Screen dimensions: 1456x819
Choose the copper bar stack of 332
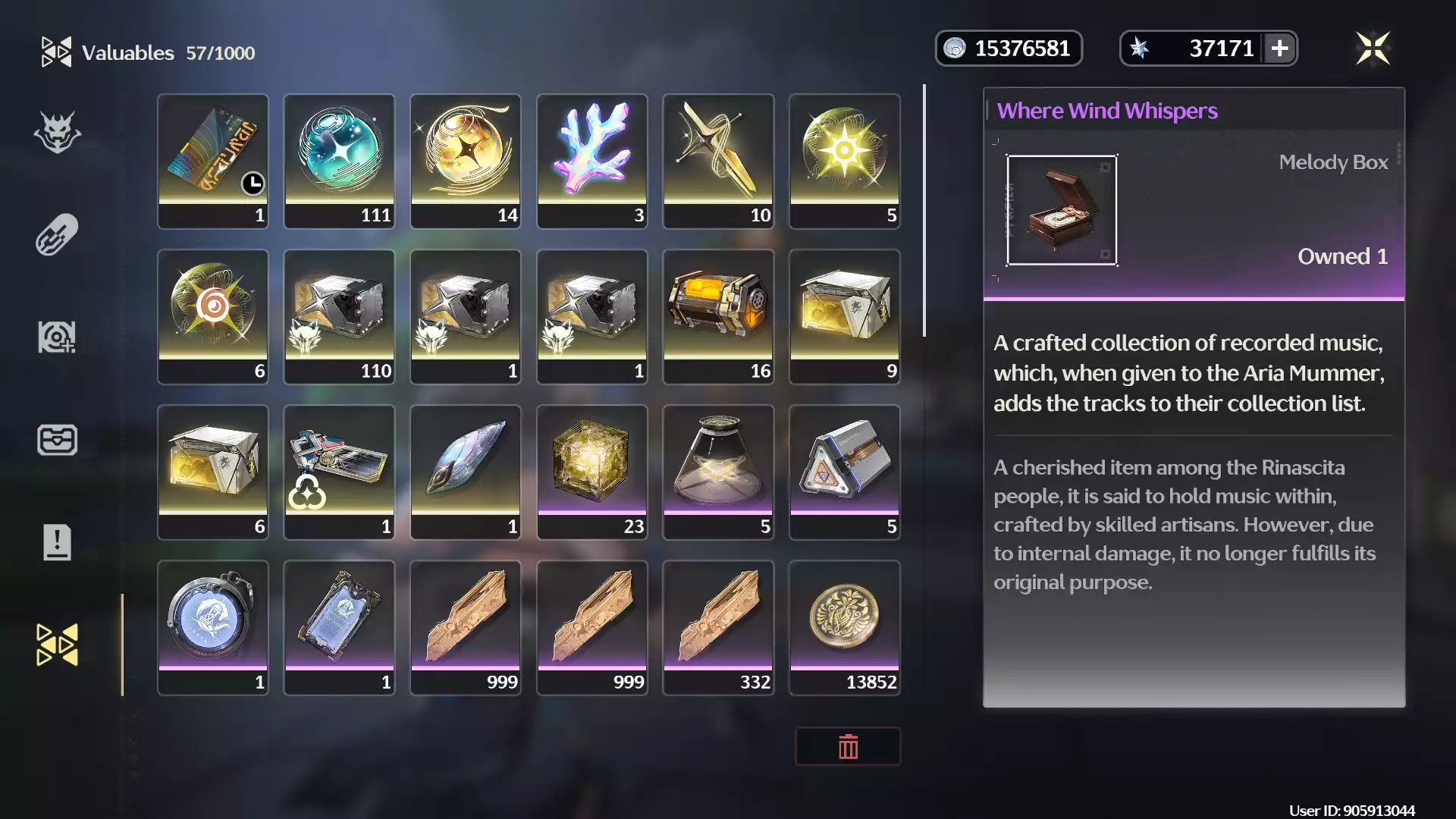(718, 626)
